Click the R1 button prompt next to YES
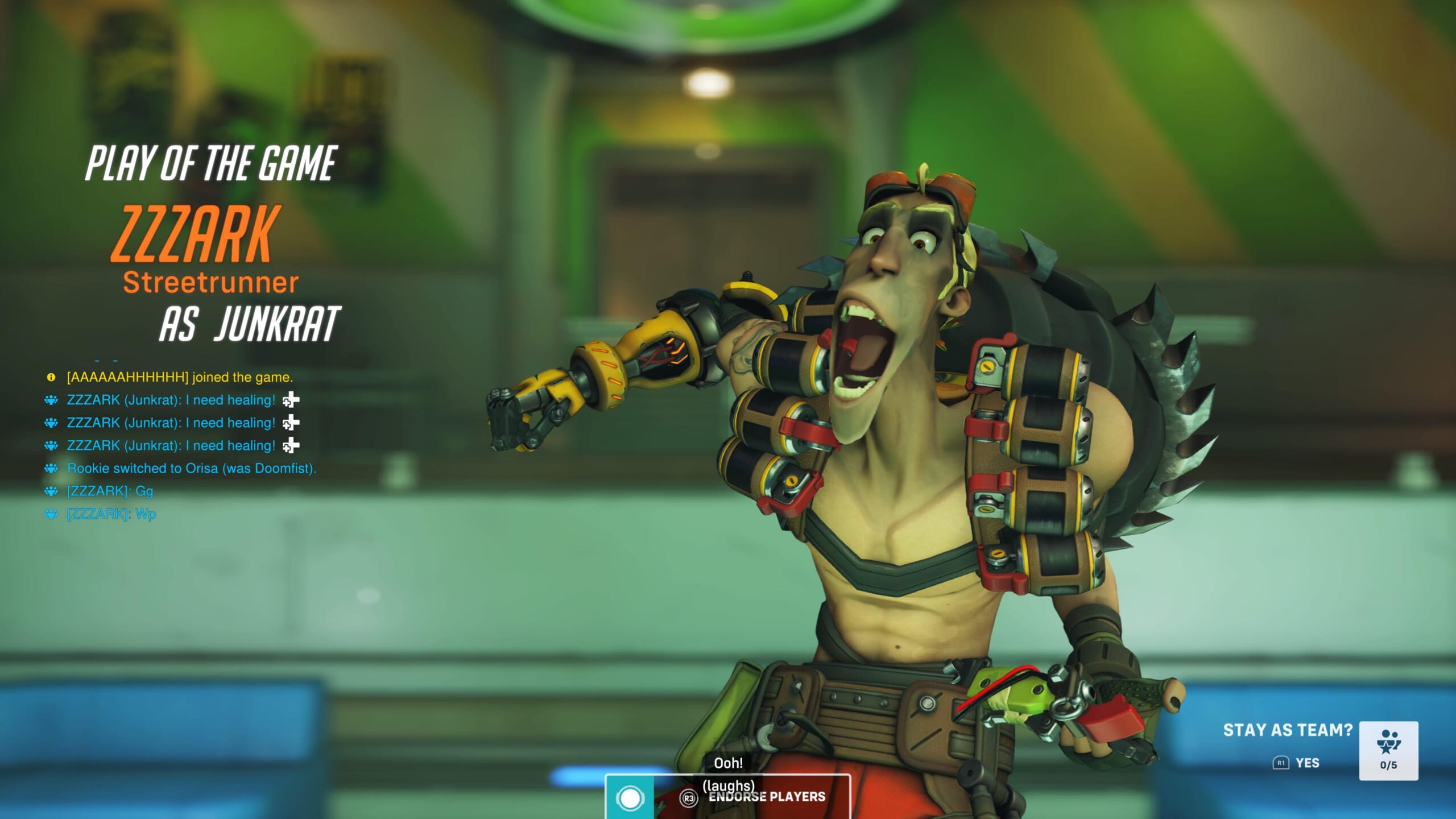The image size is (1456, 819). point(1279,763)
